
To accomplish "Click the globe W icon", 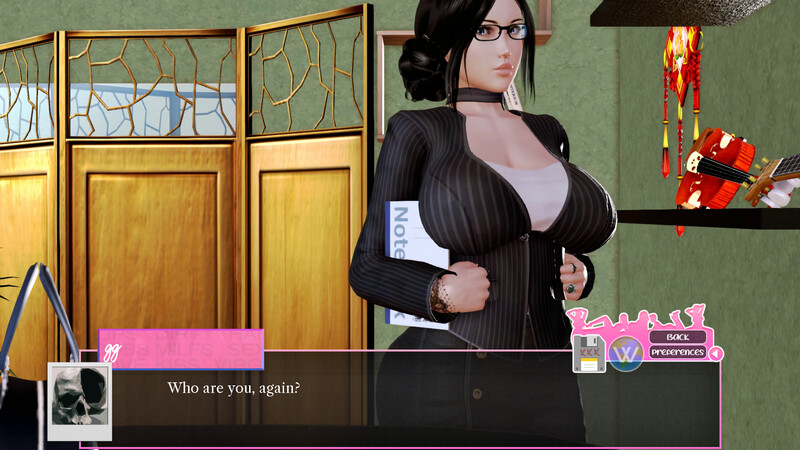I will [626, 354].
